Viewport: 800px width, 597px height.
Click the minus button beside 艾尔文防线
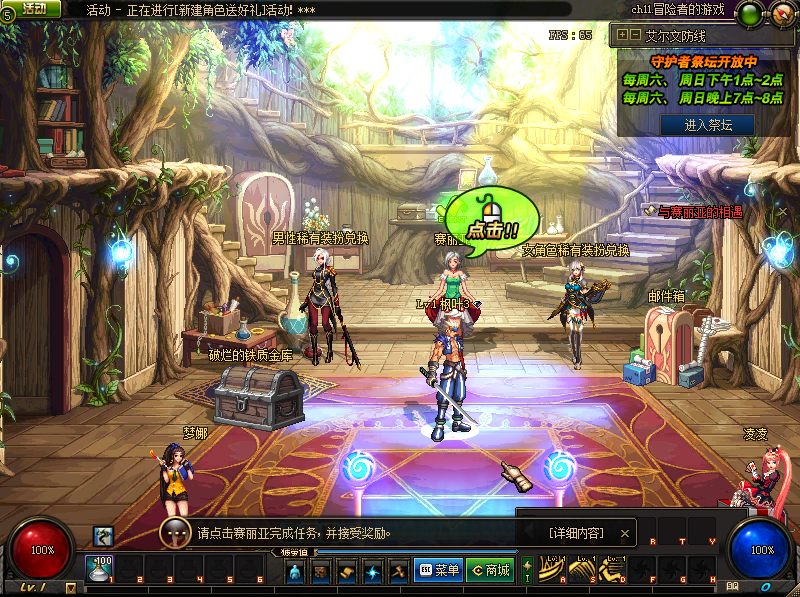pos(635,34)
